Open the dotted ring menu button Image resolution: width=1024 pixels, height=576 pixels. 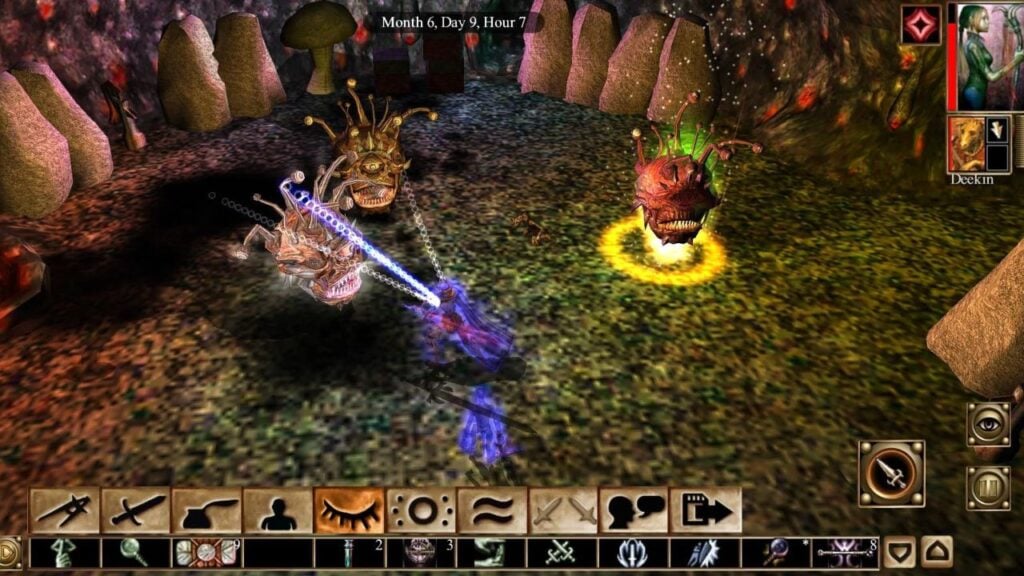coord(421,511)
